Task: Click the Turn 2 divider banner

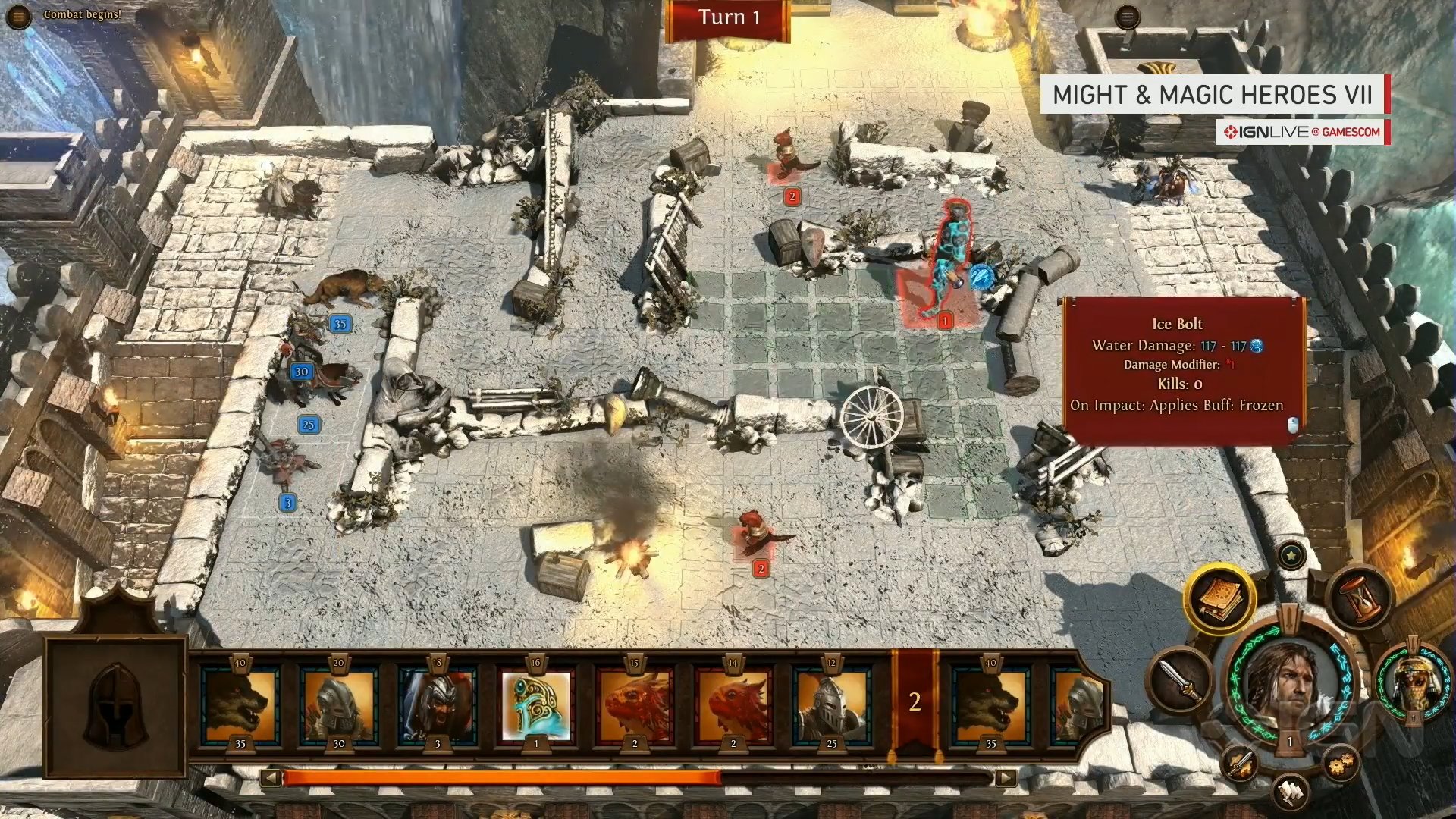Action: point(915,702)
